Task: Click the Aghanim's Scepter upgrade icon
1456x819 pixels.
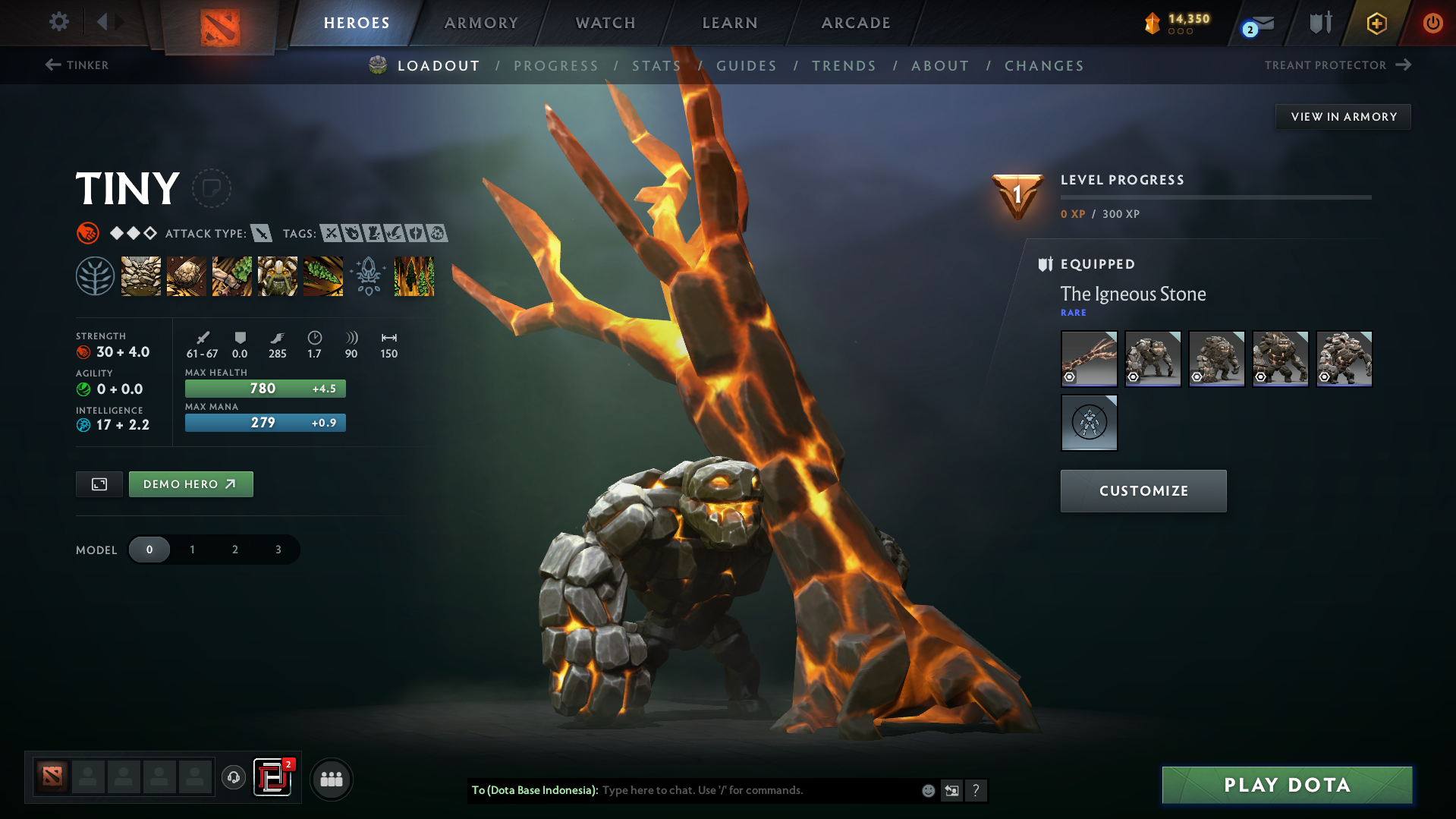Action: click(369, 276)
